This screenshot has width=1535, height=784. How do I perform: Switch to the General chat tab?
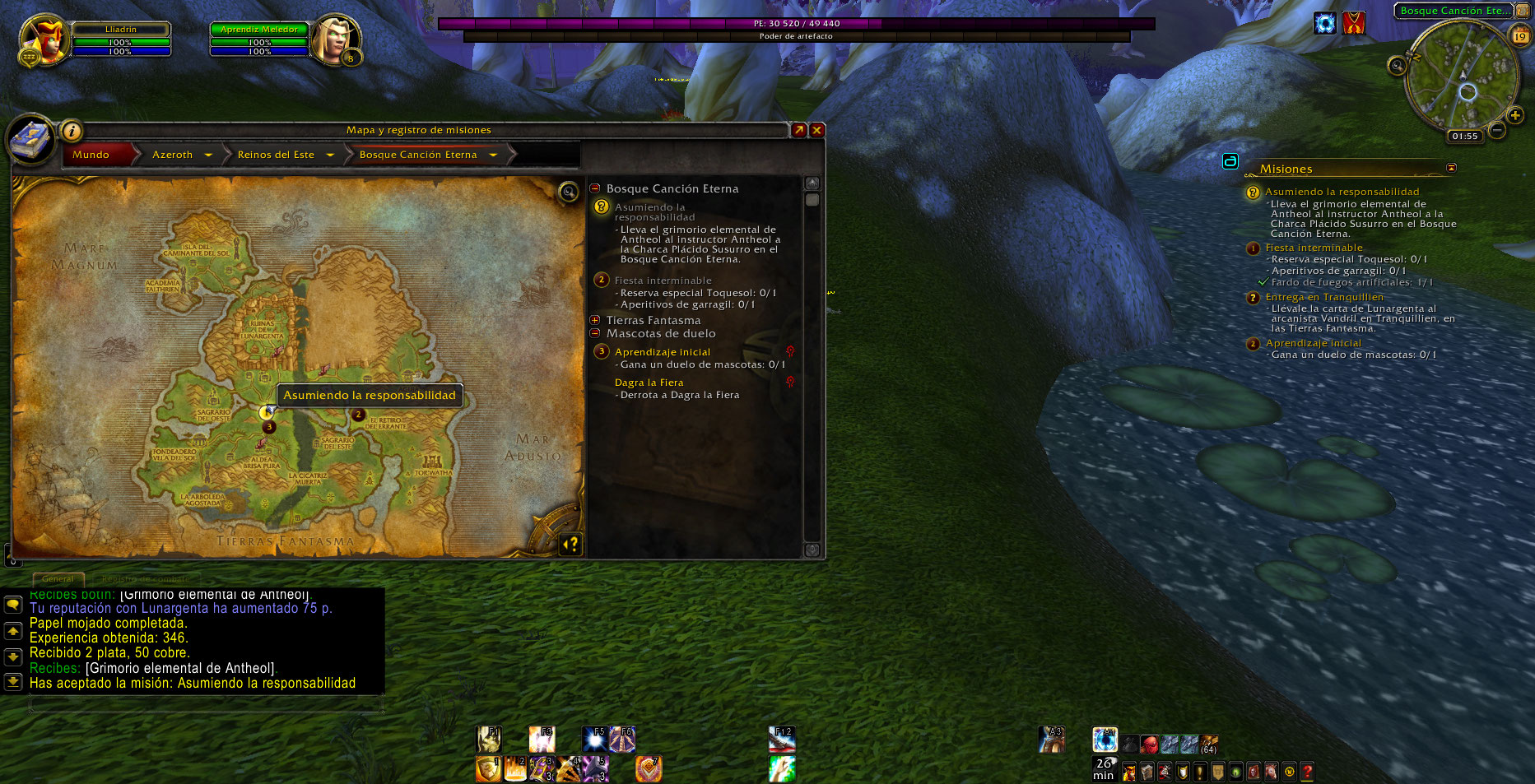point(58,578)
